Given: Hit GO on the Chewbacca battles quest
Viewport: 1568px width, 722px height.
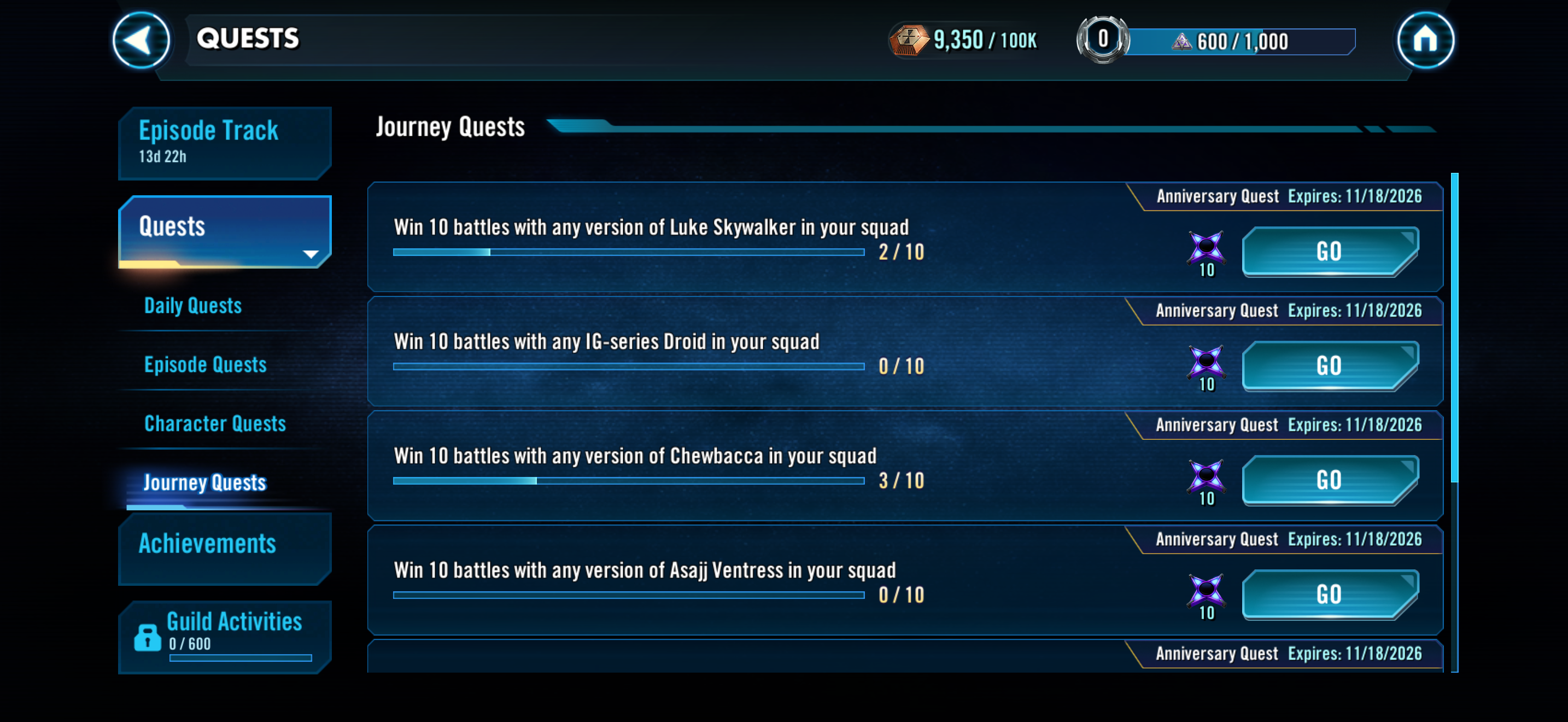Looking at the screenshot, I should (x=1330, y=480).
